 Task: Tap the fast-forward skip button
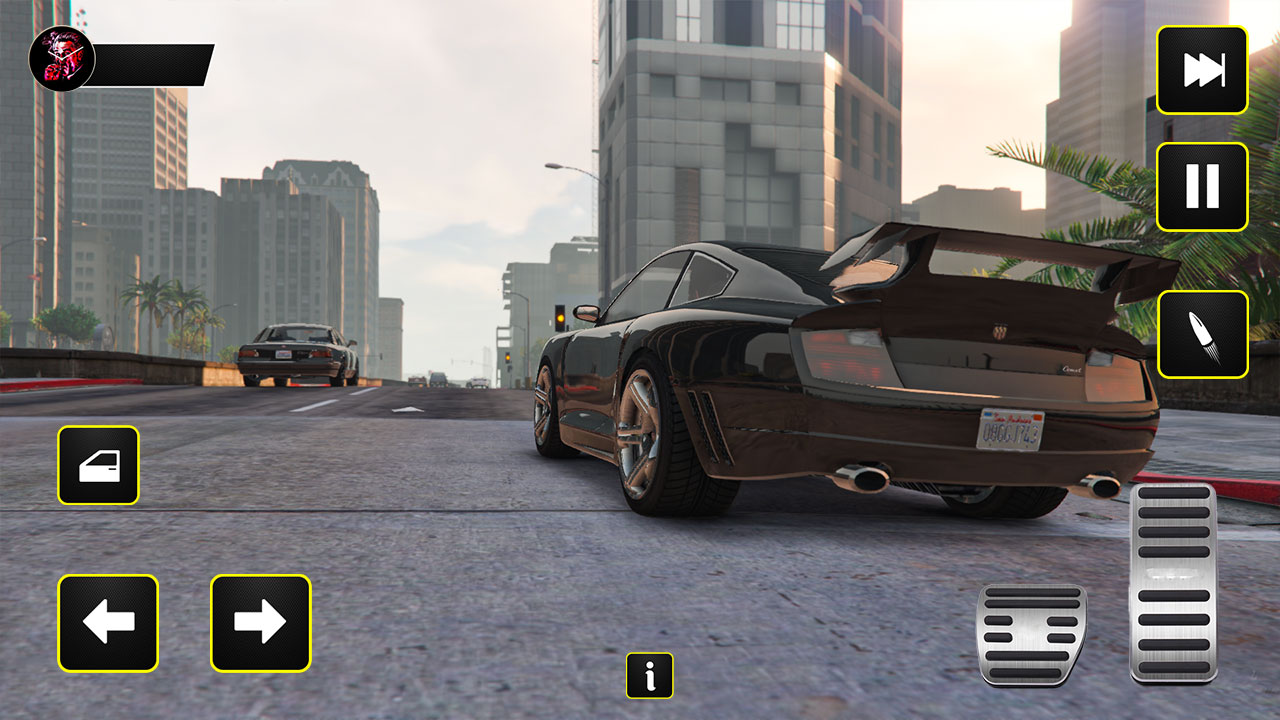coord(1202,70)
